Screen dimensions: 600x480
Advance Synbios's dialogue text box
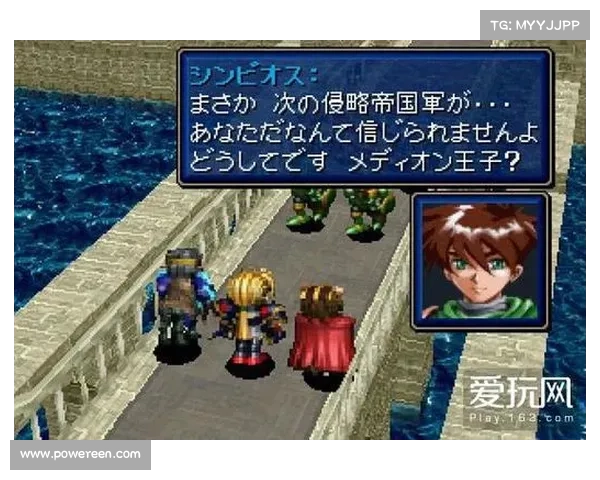click(x=363, y=118)
